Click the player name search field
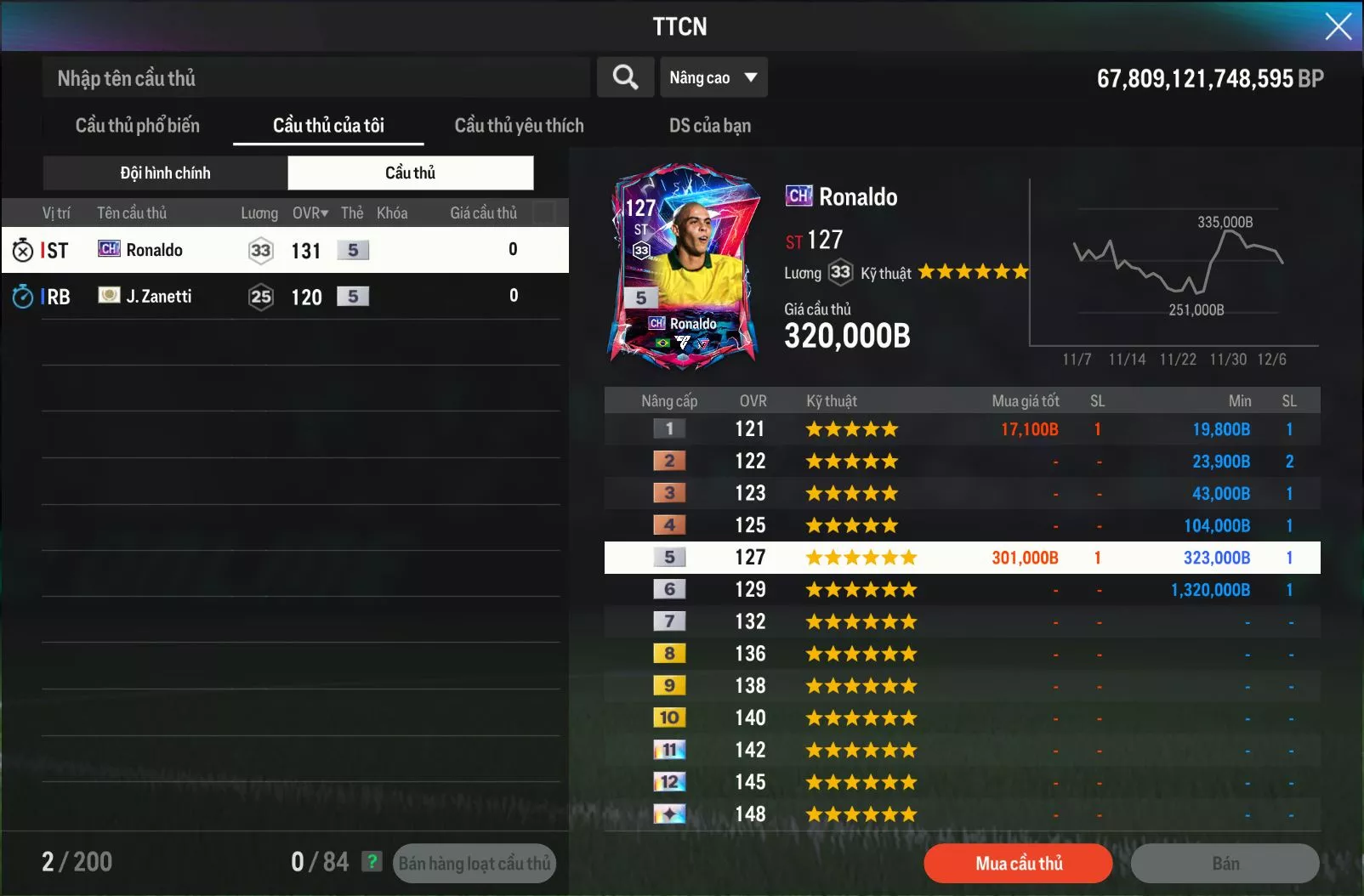 tap(315, 78)
